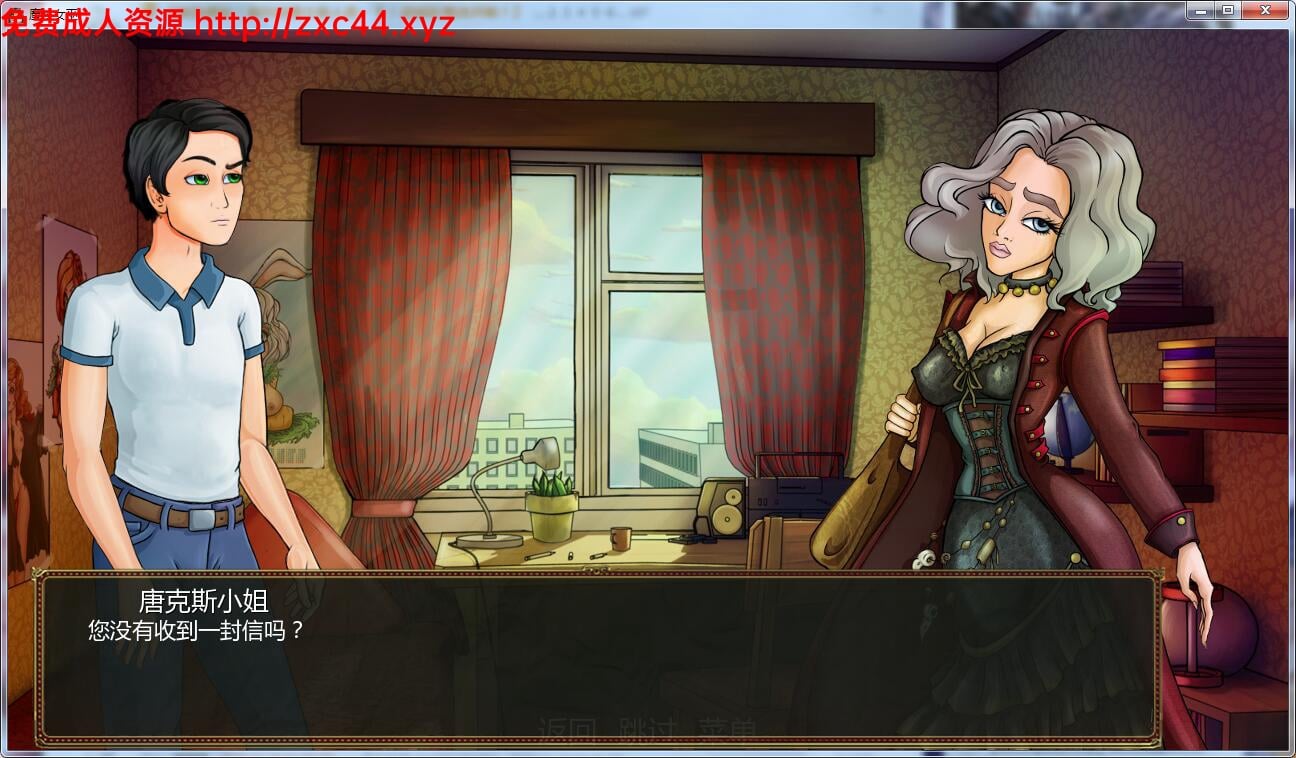Click the 跳过 (Skip) button
The width and height of the screenshot is (1296, 758).
tap(648, 722)
